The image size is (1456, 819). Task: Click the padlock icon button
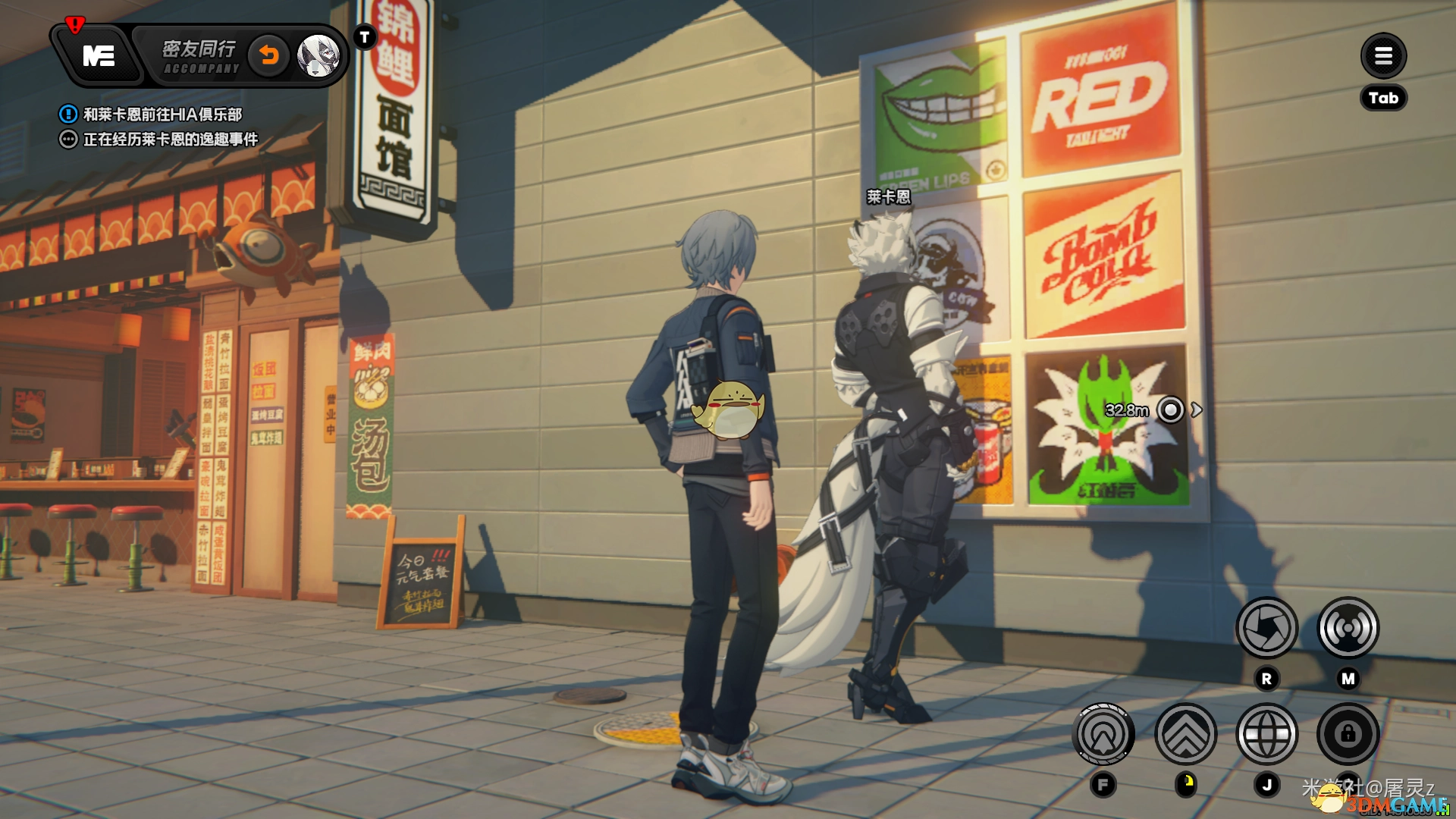click(x=1348, y=734)
